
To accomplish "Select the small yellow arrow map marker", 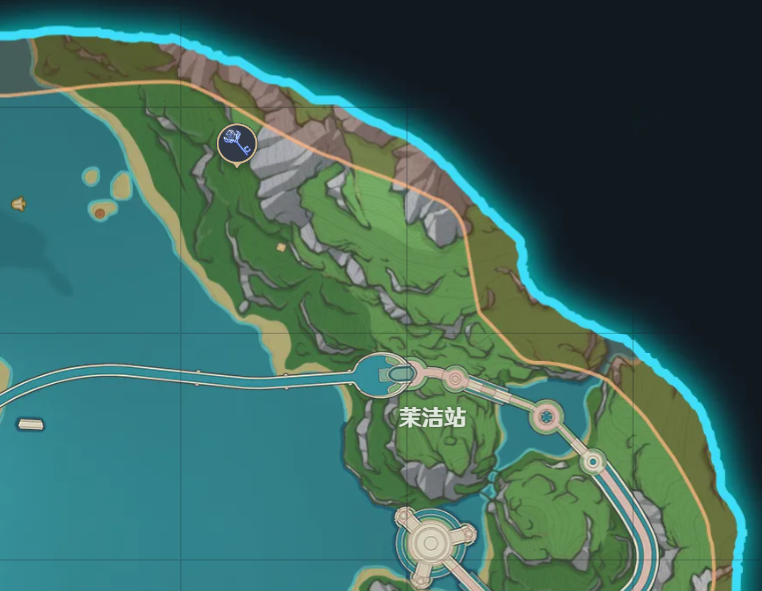I will pos(18,204).
